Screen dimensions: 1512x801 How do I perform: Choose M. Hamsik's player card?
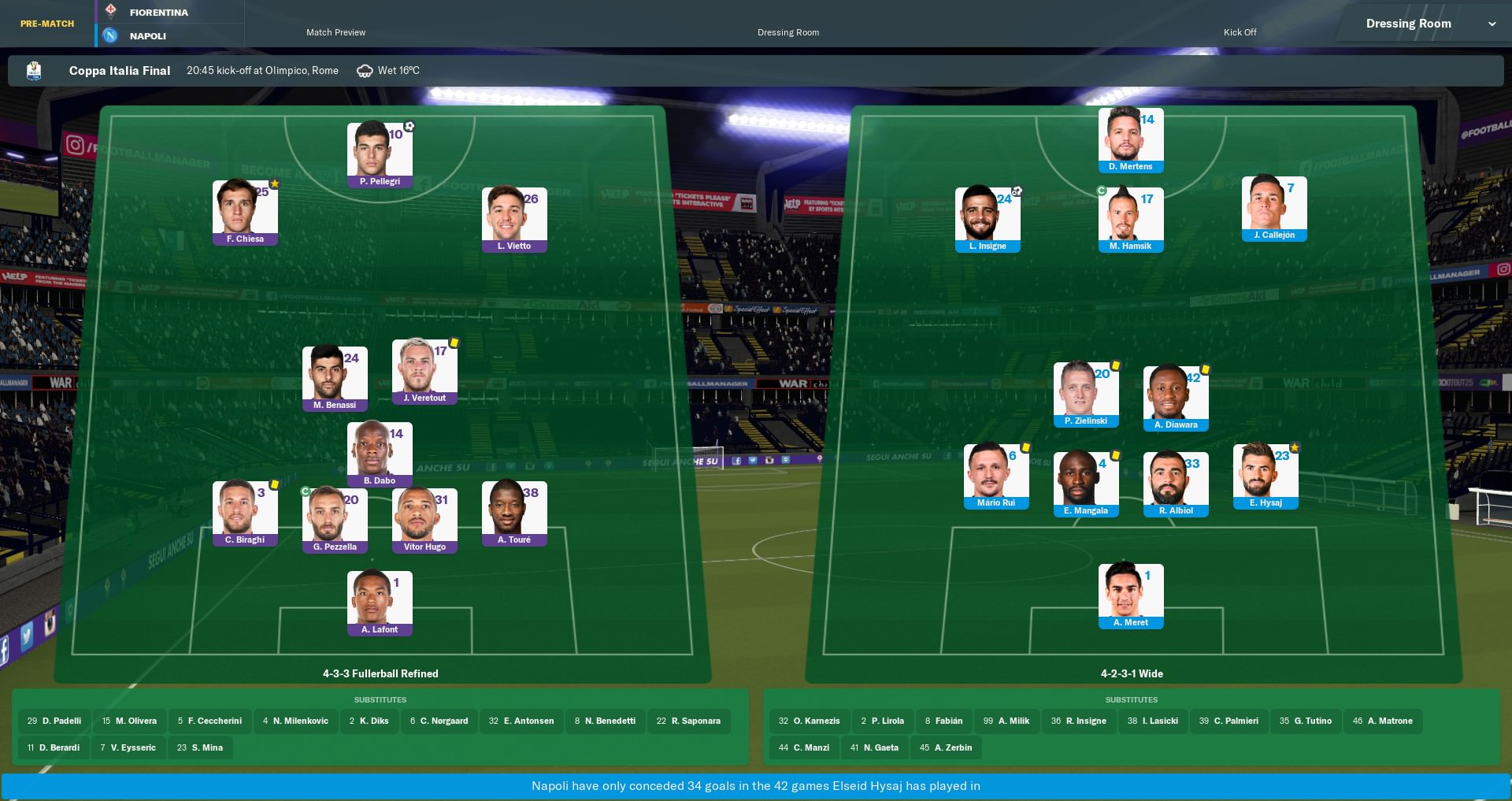1130,219
